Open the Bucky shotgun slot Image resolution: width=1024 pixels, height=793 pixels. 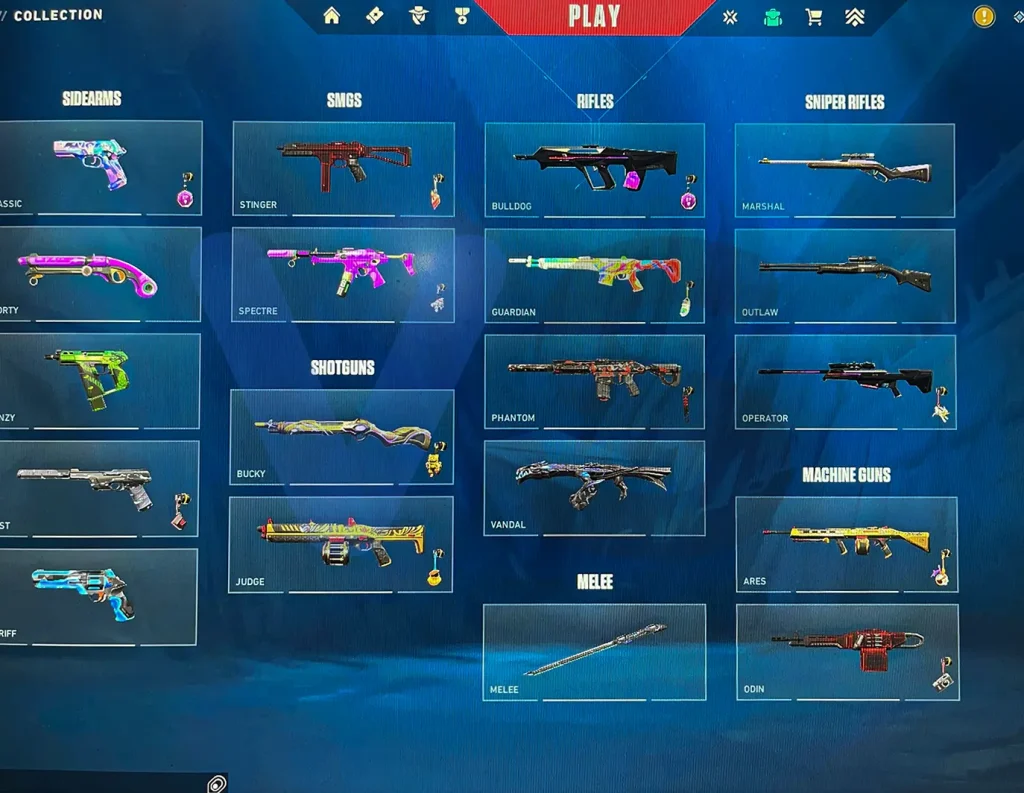(341, 436)
